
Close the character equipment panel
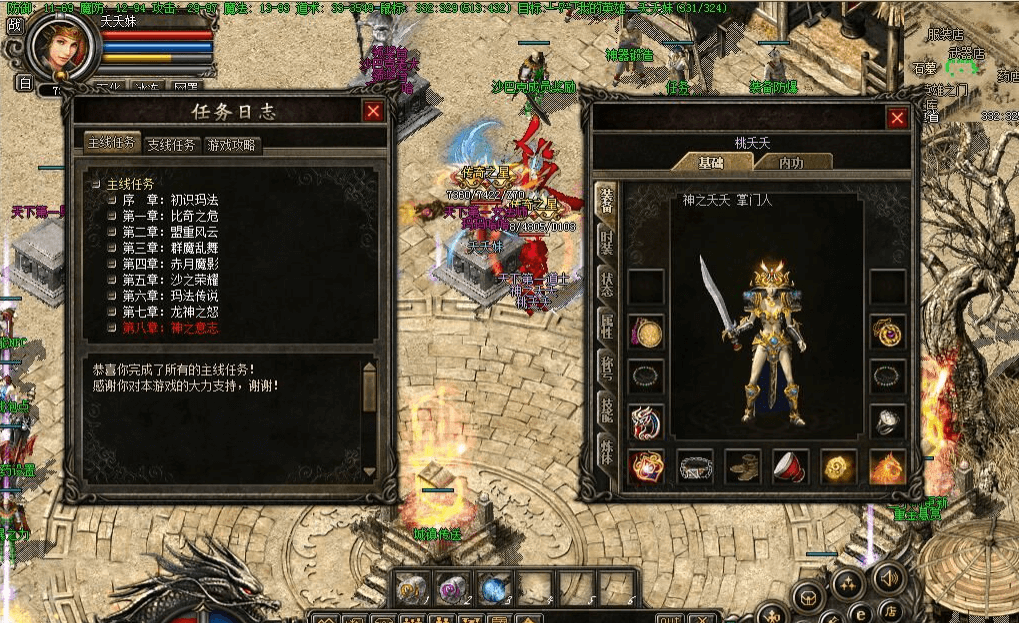897,119
